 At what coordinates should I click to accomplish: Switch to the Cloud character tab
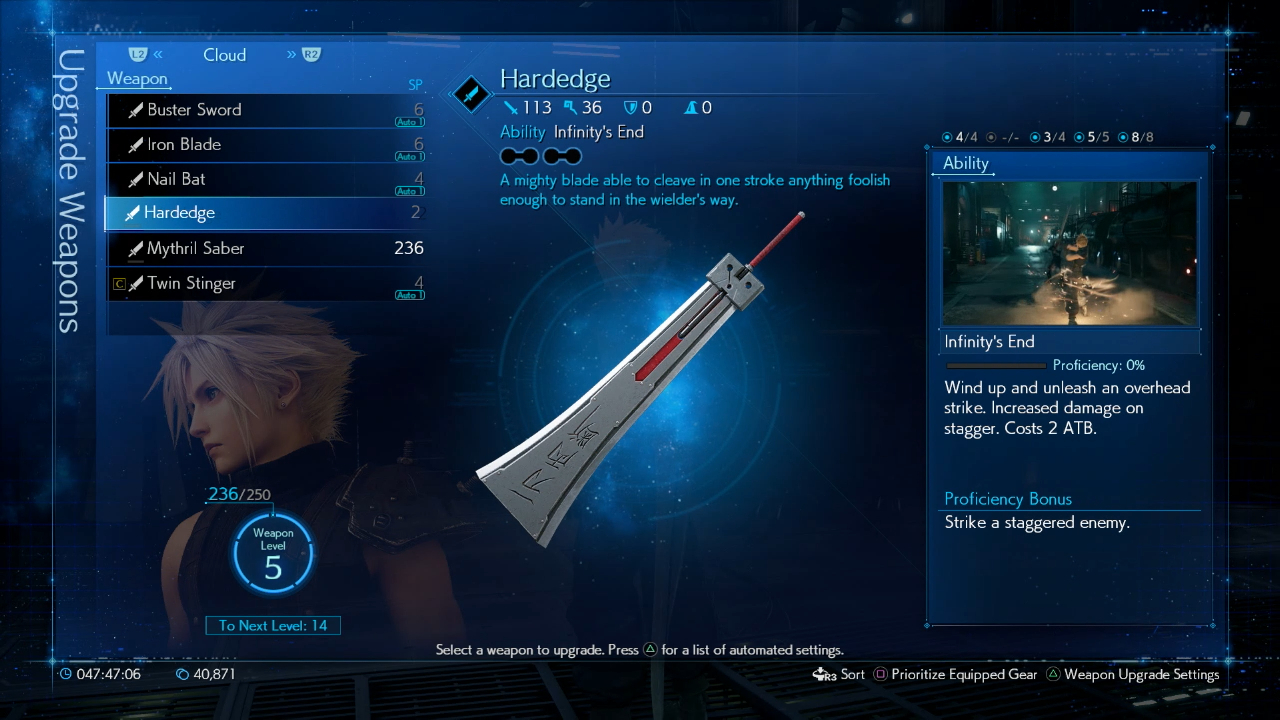tap(224, 55)
